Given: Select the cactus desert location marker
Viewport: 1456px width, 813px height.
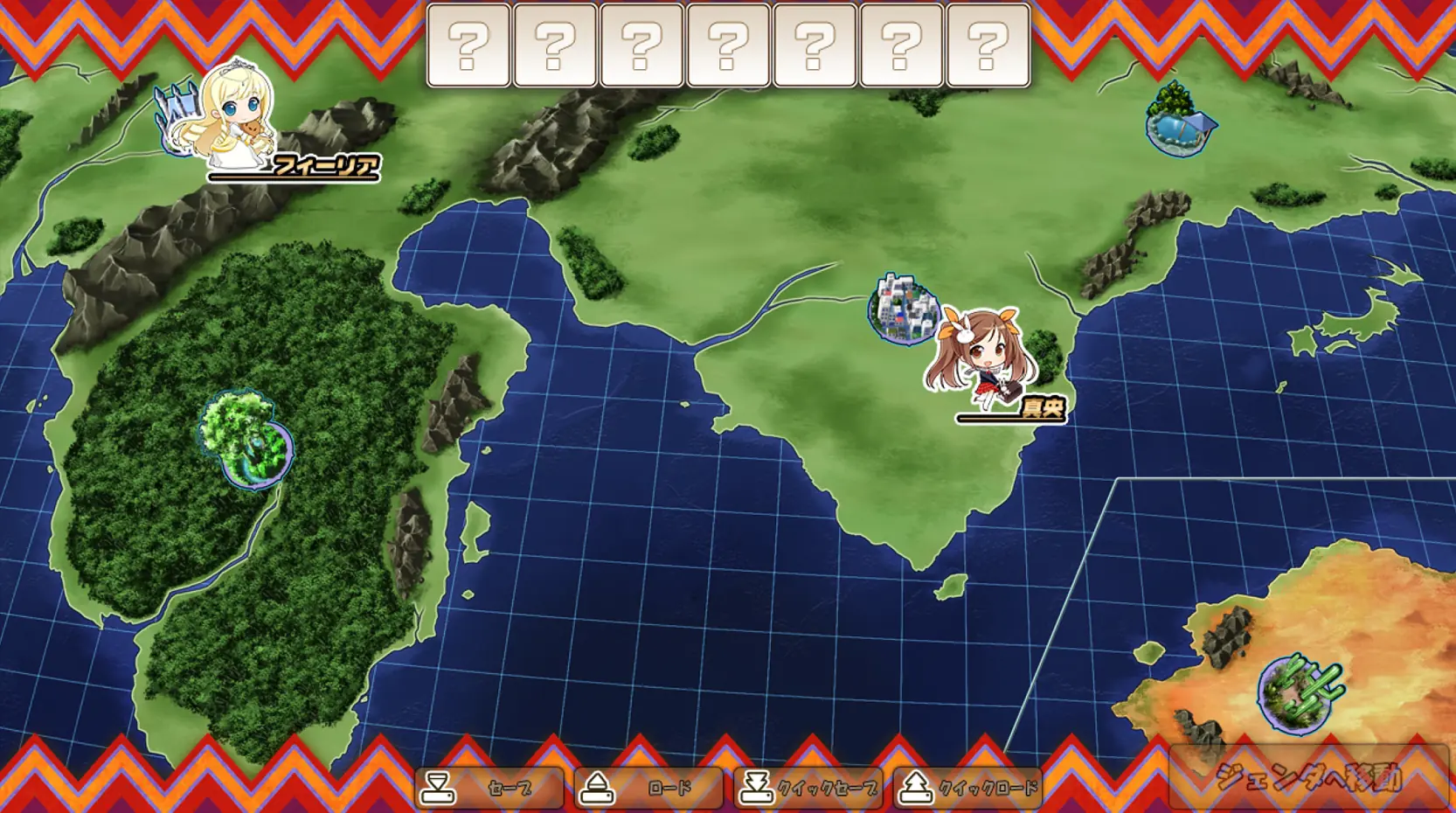Looking at the screenshot, I should coord(1298,694).
